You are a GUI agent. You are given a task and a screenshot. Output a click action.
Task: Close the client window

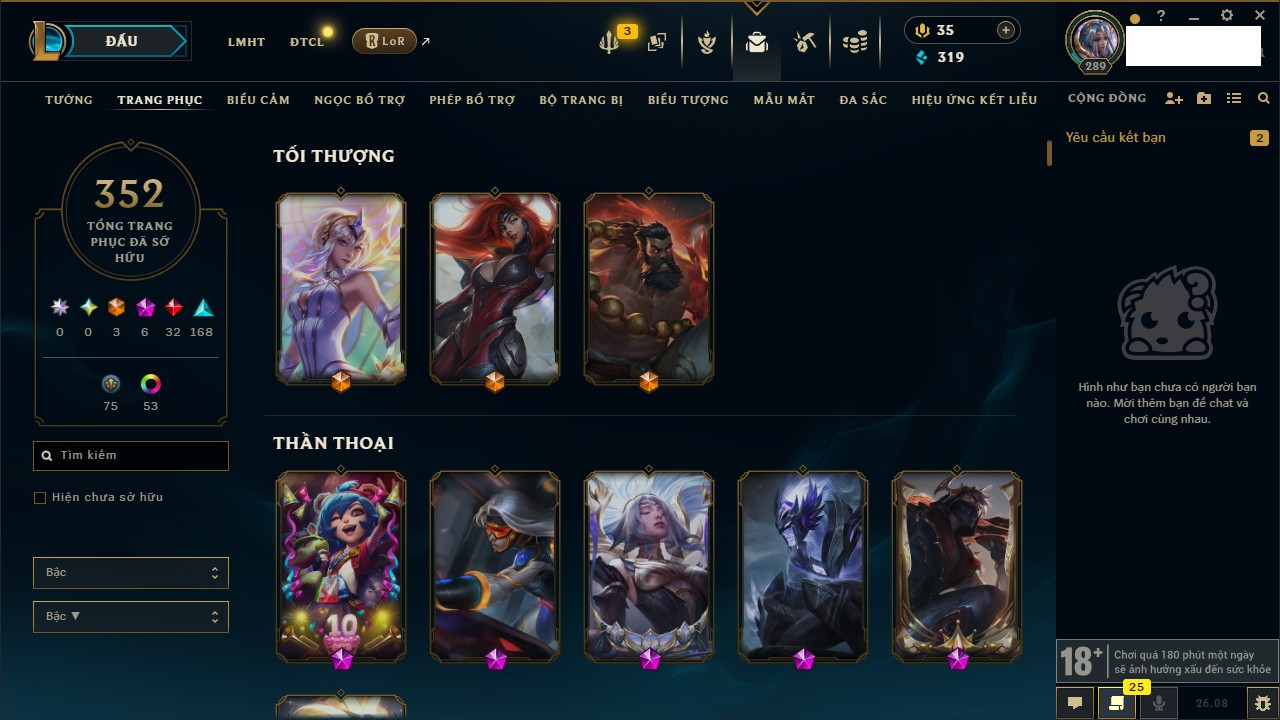coord(1260,16)
